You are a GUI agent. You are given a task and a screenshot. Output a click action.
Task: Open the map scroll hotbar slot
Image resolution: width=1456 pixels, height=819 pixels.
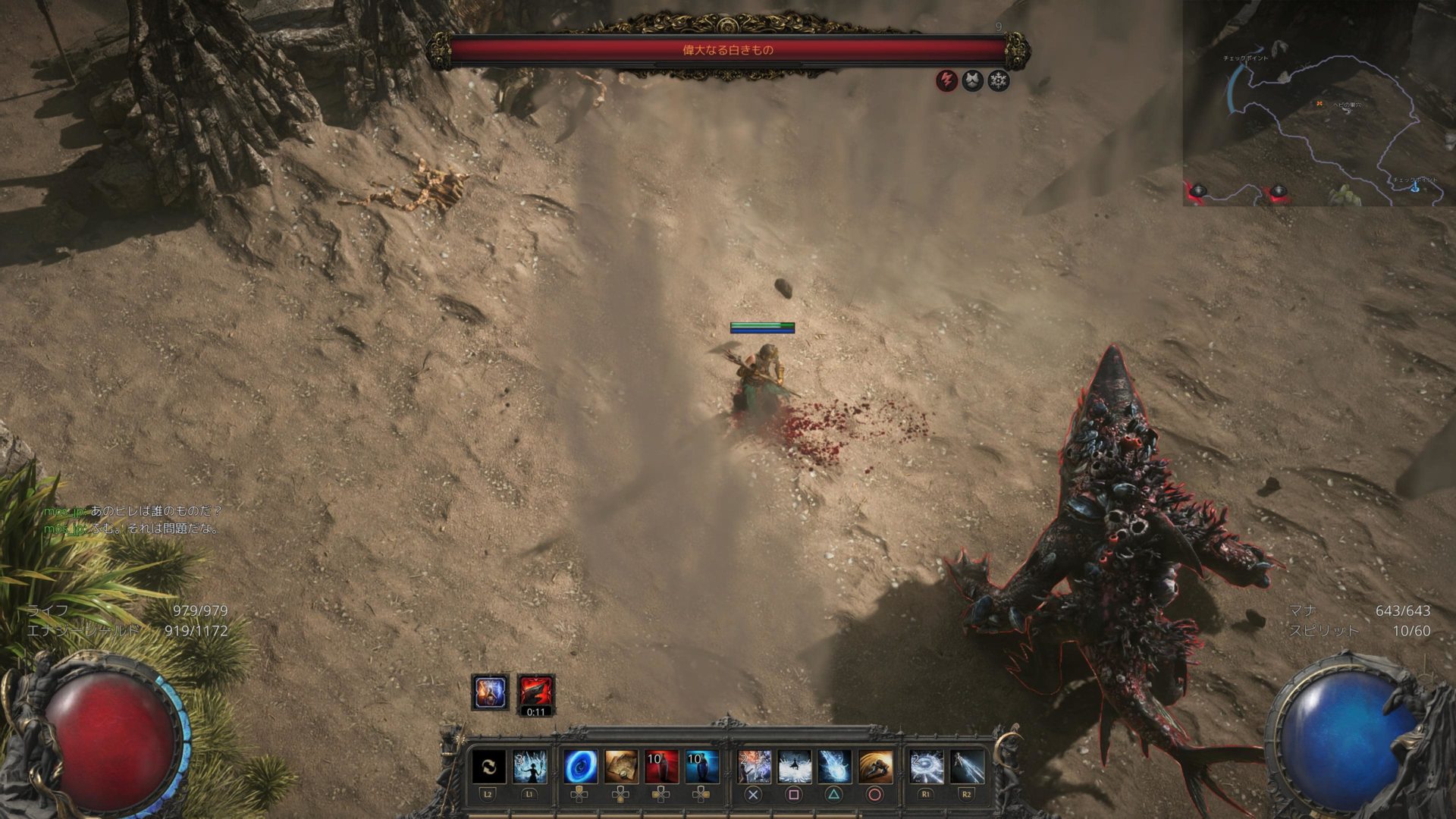621,767
